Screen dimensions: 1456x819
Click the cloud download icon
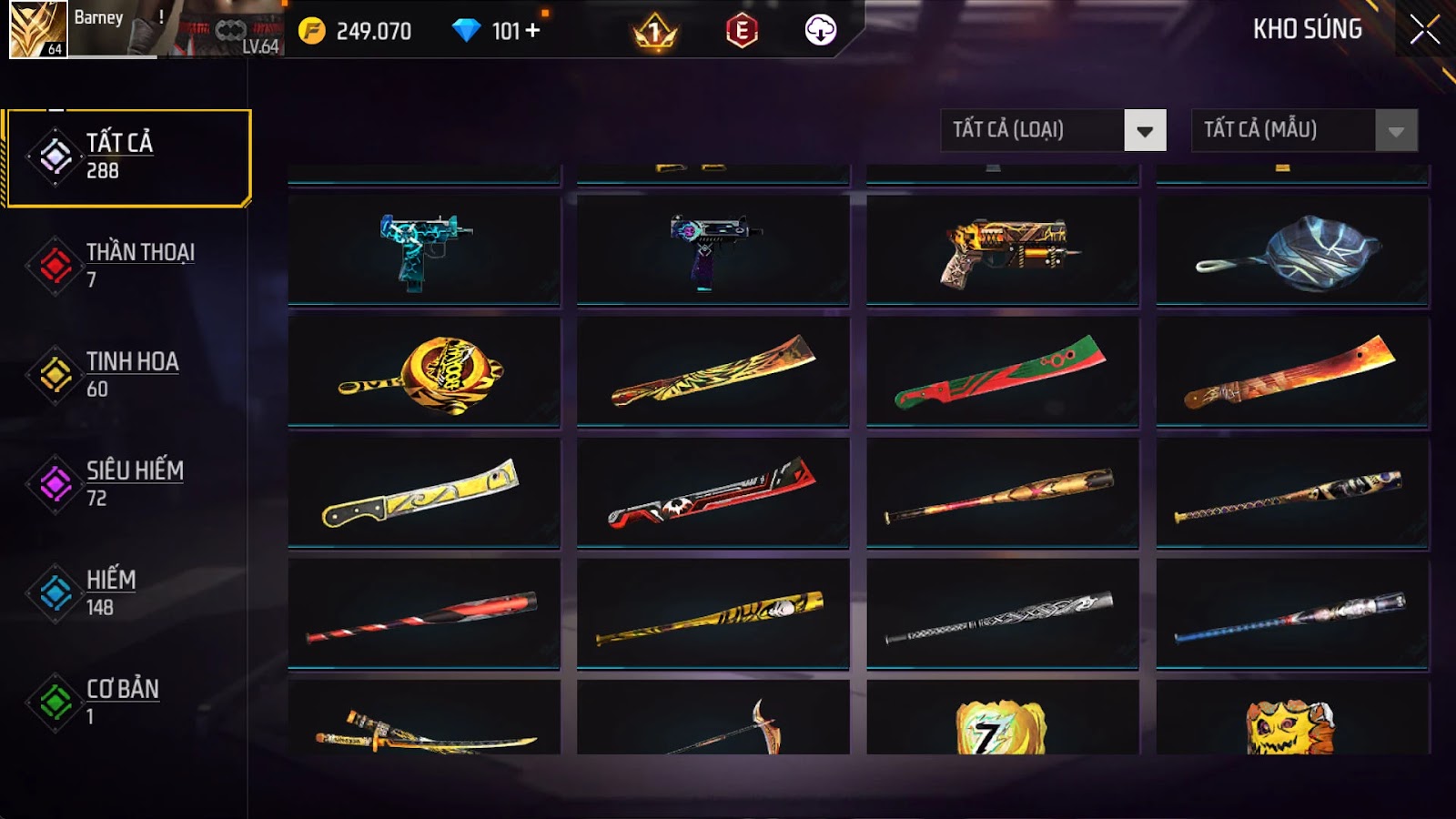click(820, 31)
